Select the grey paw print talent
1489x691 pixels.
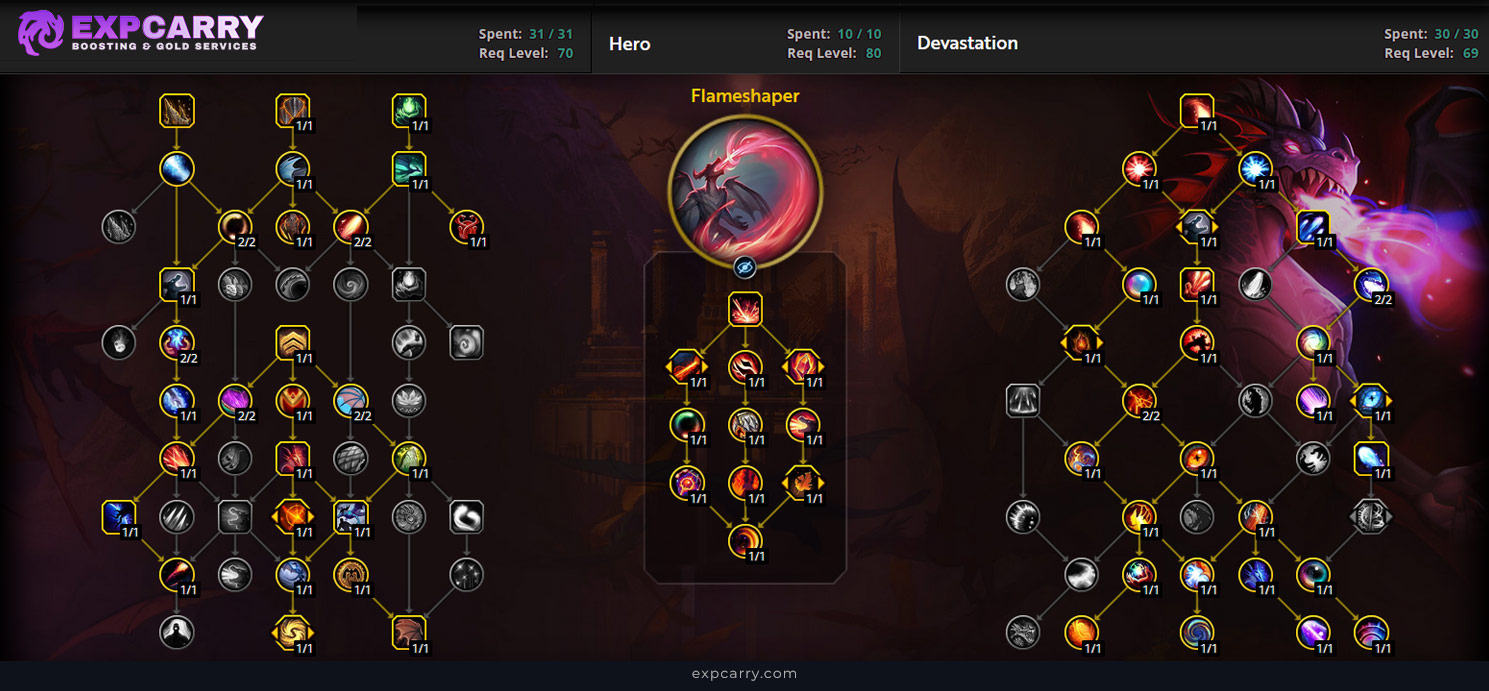[x=1022, y=284]
